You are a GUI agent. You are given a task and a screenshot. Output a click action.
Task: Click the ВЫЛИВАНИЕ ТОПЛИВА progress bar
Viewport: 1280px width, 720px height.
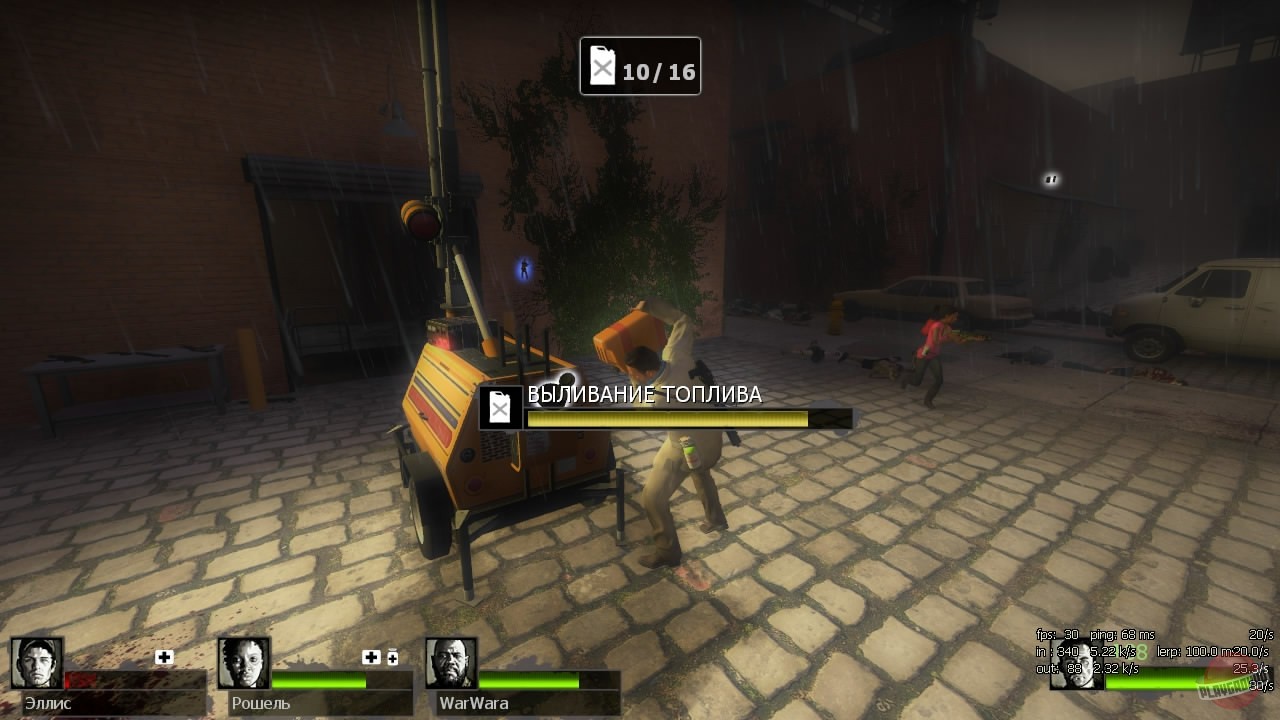tap(670, 418)
